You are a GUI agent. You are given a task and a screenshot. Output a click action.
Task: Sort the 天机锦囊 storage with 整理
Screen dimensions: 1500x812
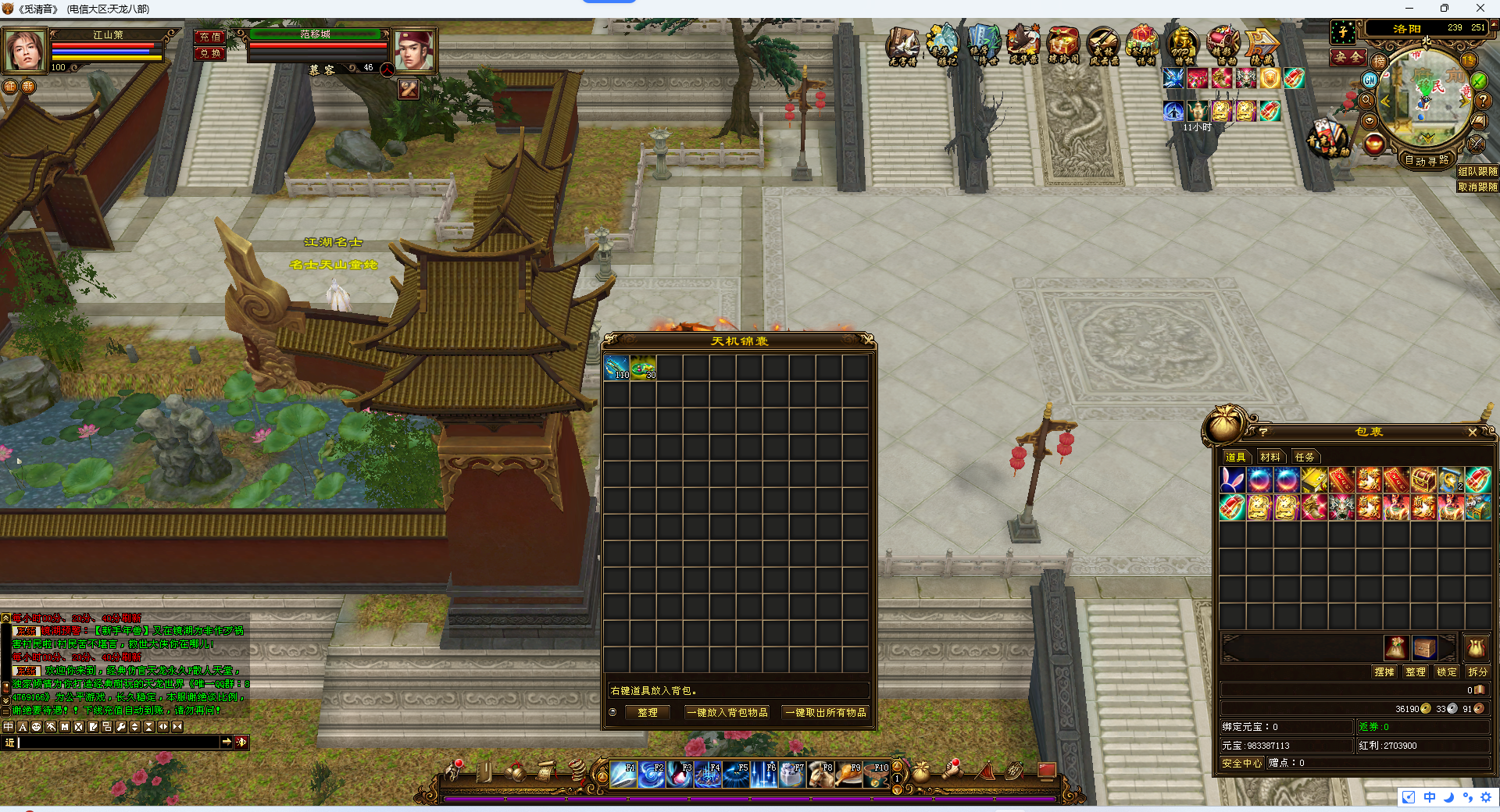pyautogui.click(x=648, y=712)
